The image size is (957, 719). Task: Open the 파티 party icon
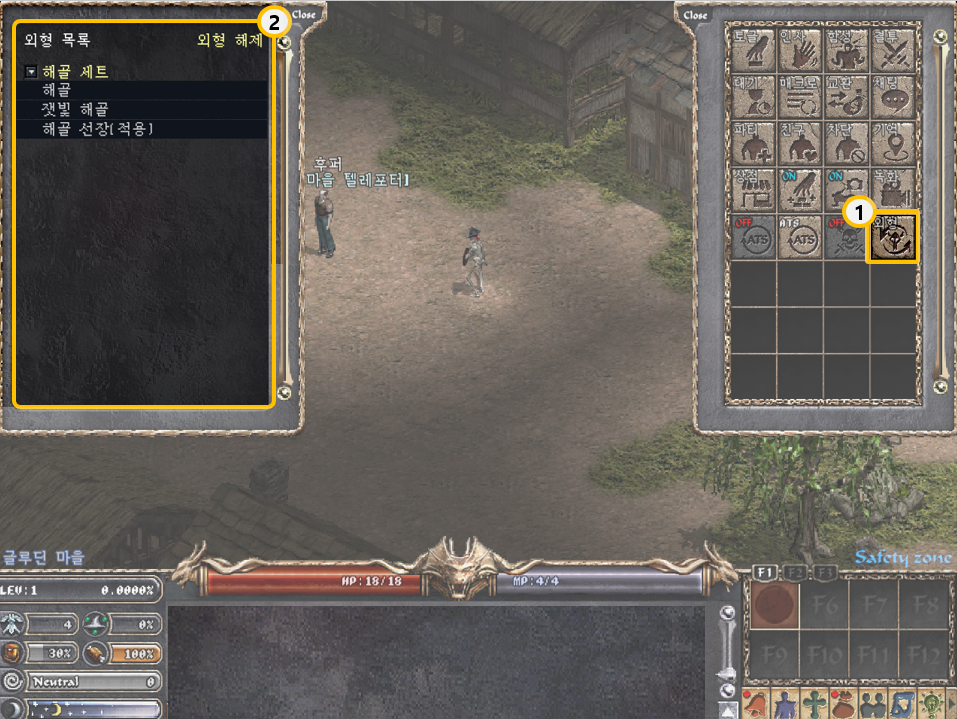click(754, 142)
